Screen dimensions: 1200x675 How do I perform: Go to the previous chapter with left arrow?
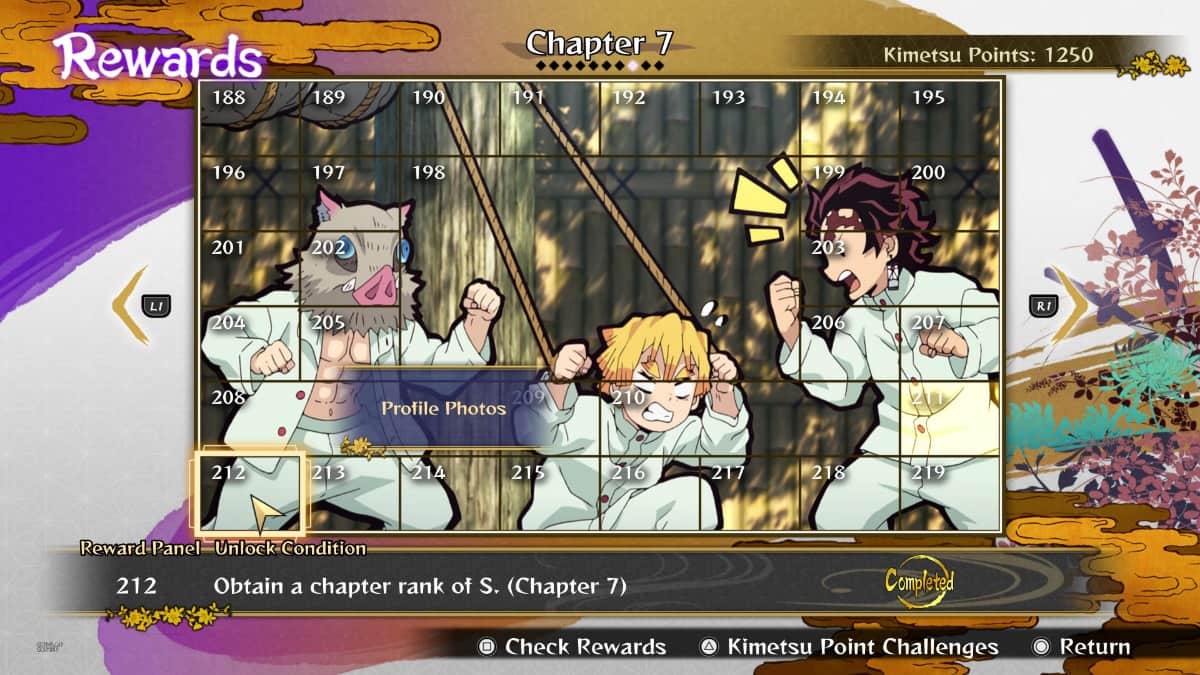pos(131,305)
